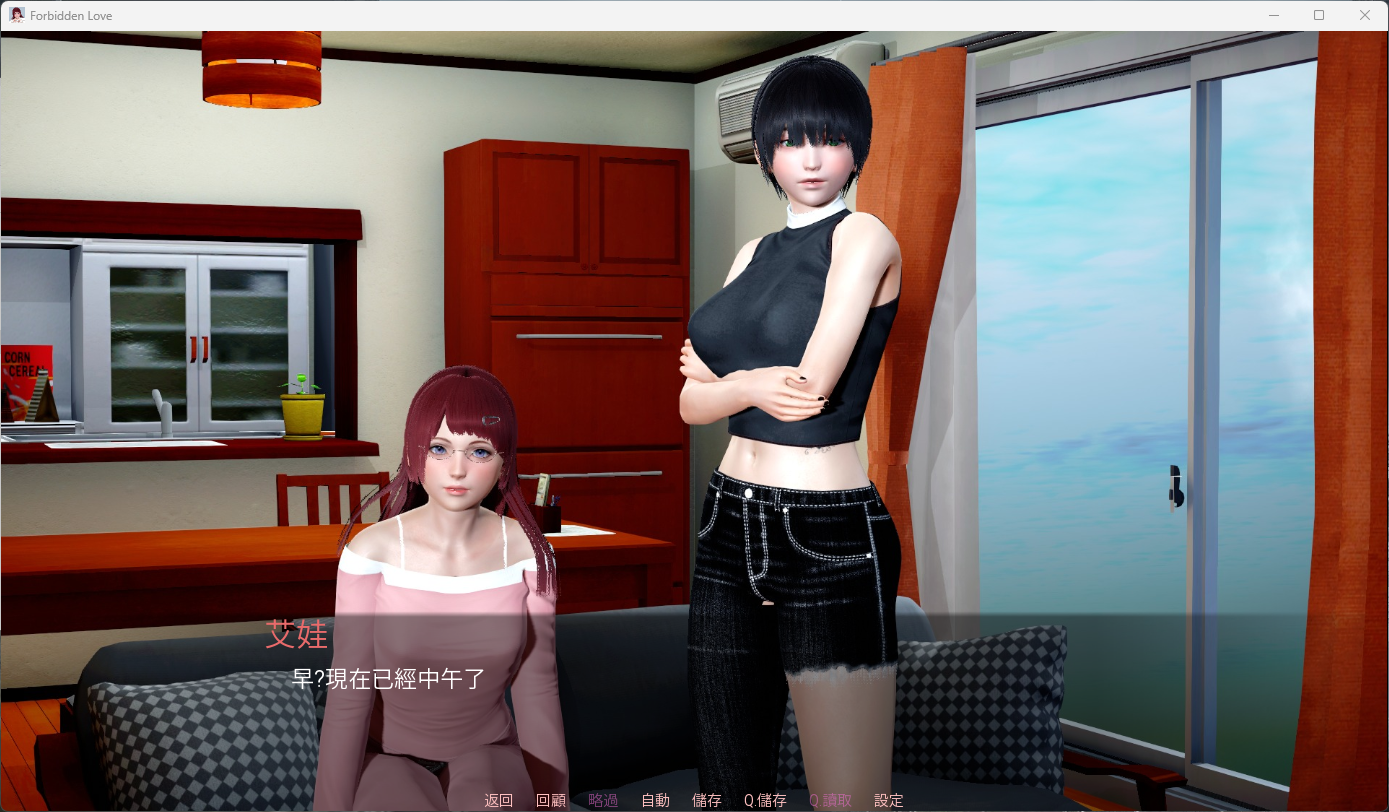Viewport: 1389px width, 812px height.
Task: Roll back dialogue using 返回
Action: (497, 800)
